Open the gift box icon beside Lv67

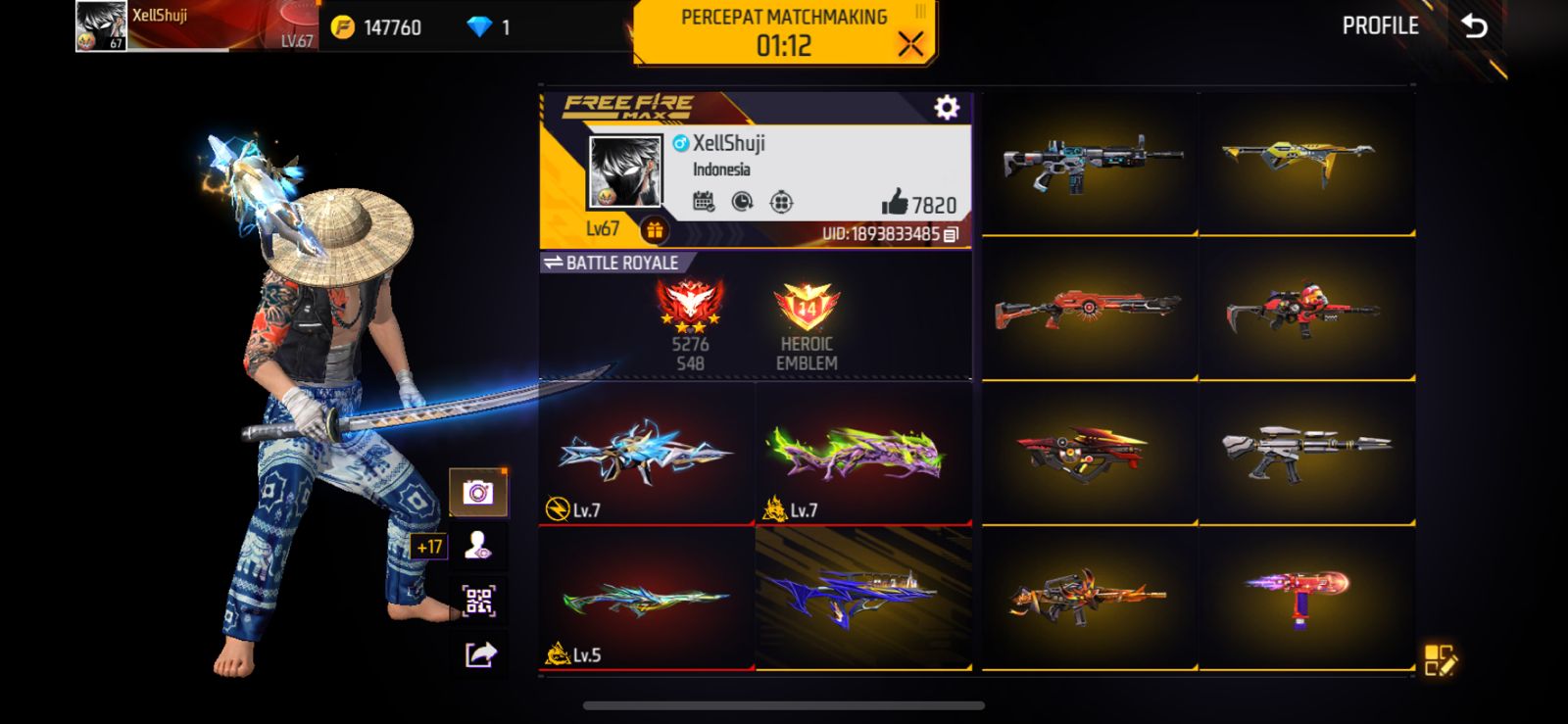pyautogui.click(x=654, y=230)
